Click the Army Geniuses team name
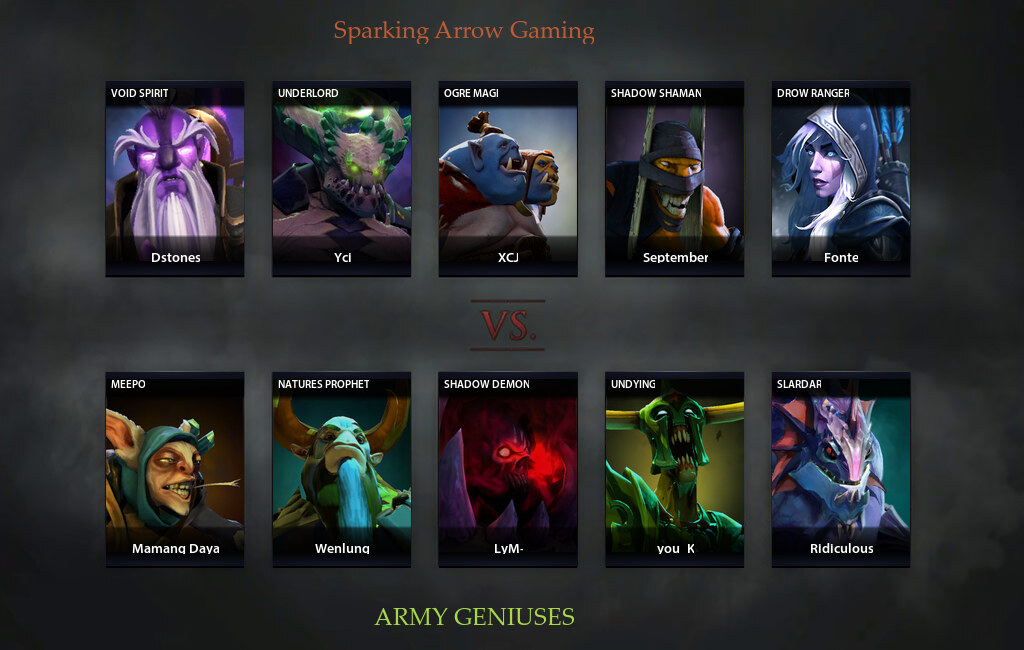Screen dimensions: 1024x650 tap(474, 616)
